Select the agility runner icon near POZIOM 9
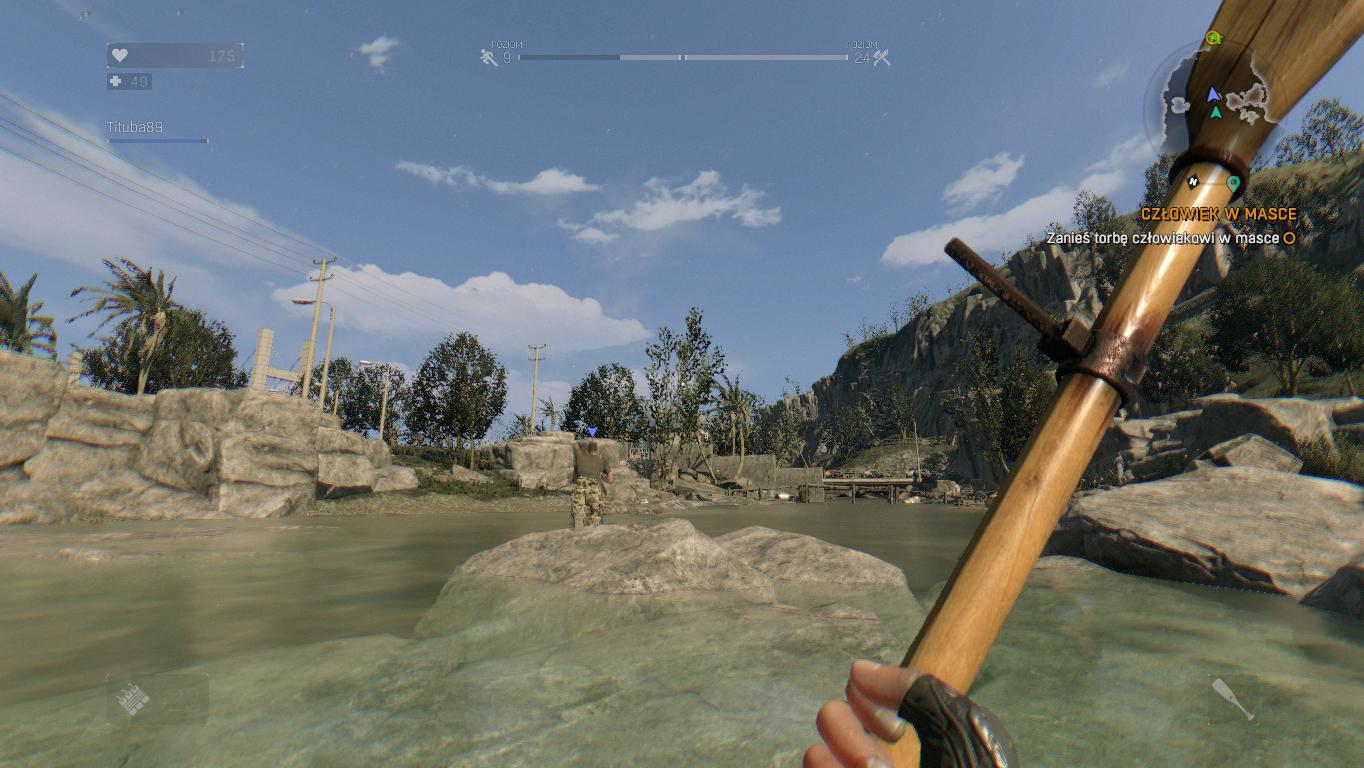Viewport: 1364px width, 768px height. pos(489,57)
